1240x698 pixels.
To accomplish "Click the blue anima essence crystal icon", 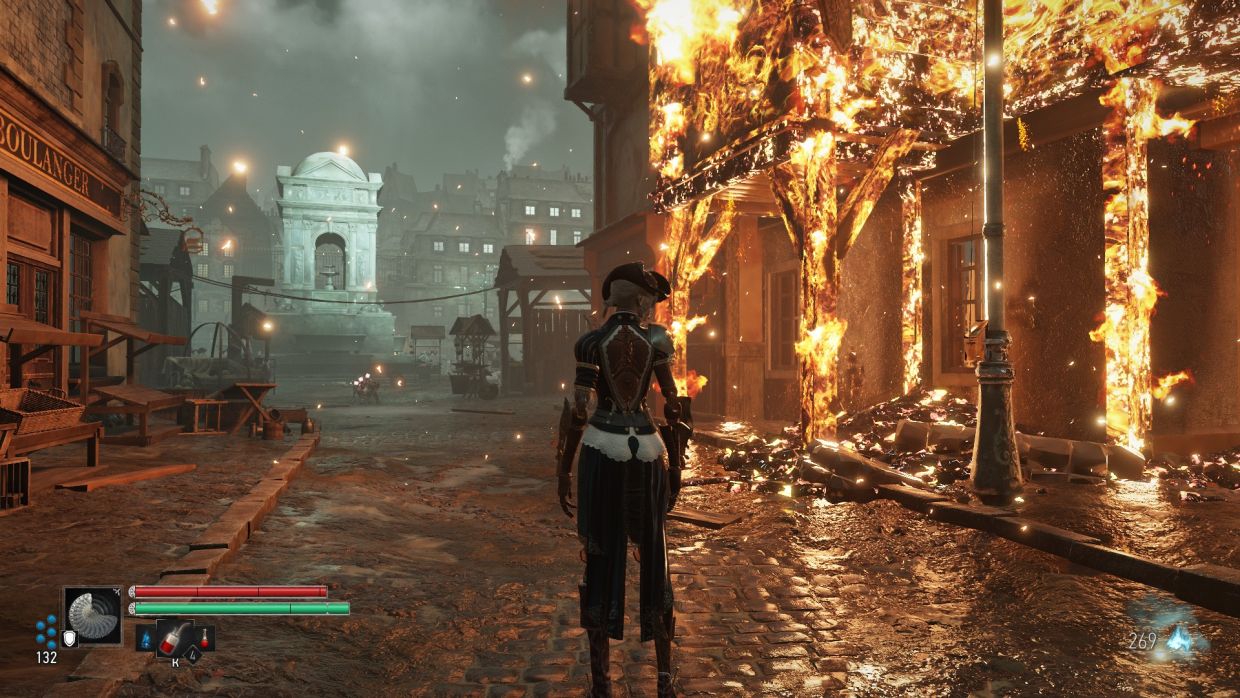I will [1181, 641].
